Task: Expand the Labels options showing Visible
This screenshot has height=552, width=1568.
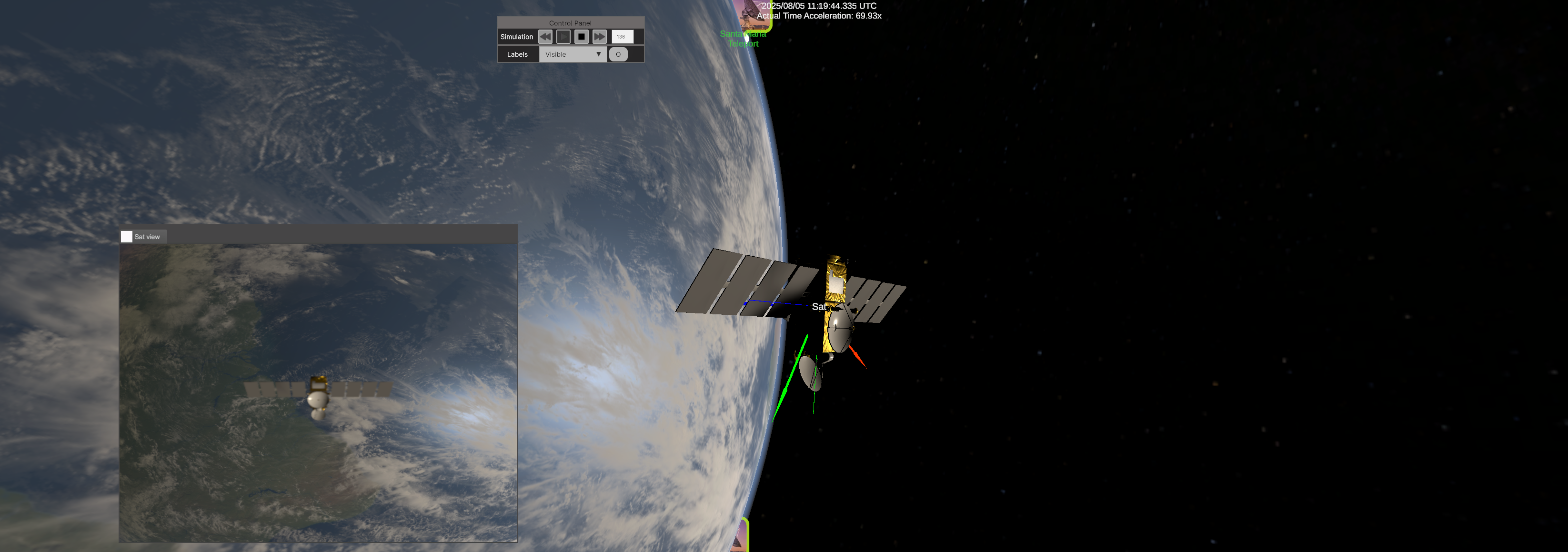Action: tap(572, 54)
